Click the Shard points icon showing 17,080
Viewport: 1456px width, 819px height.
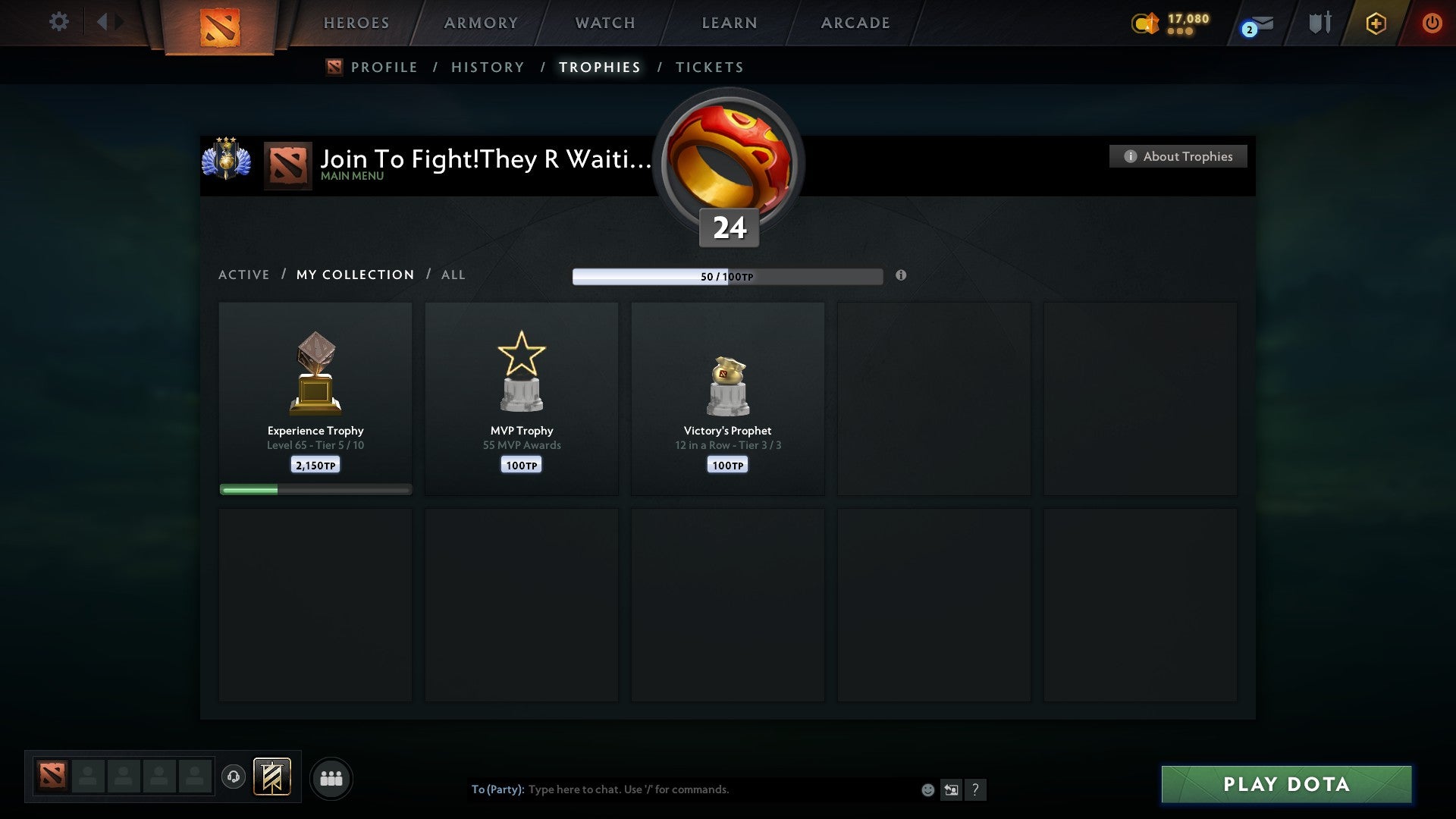click(x=1168, y=23)
